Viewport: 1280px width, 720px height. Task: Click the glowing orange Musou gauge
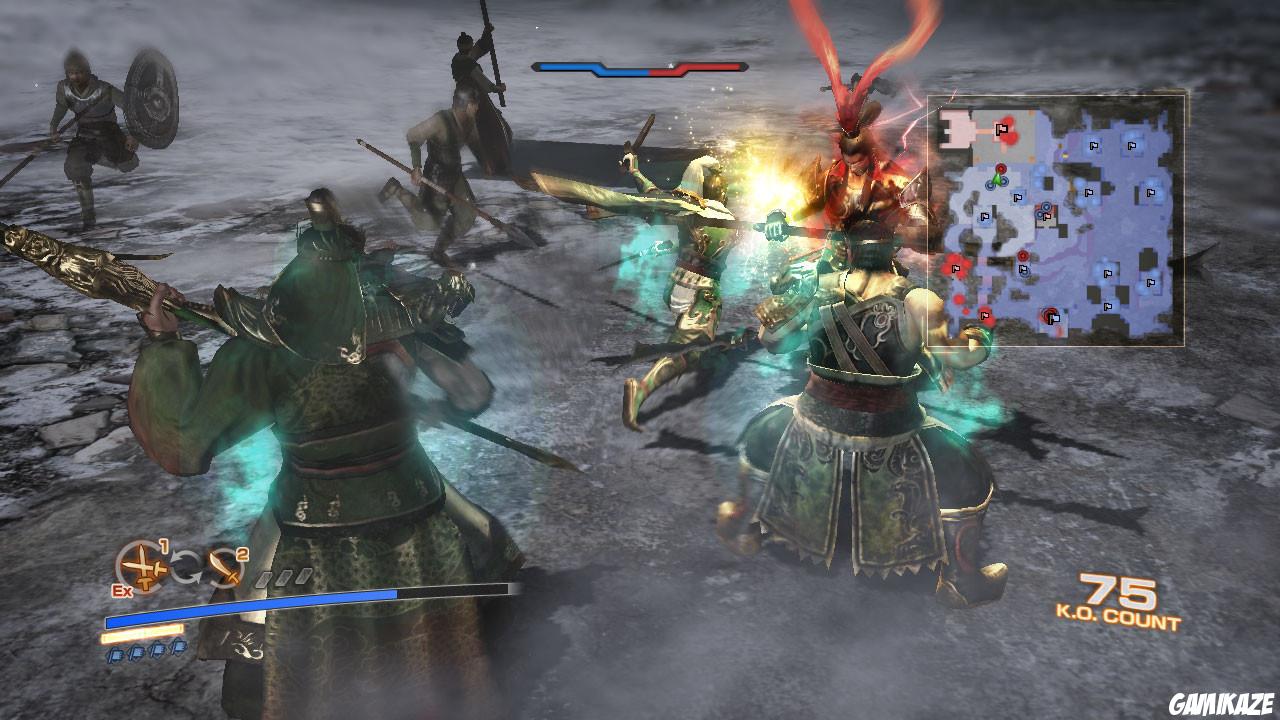141,634
